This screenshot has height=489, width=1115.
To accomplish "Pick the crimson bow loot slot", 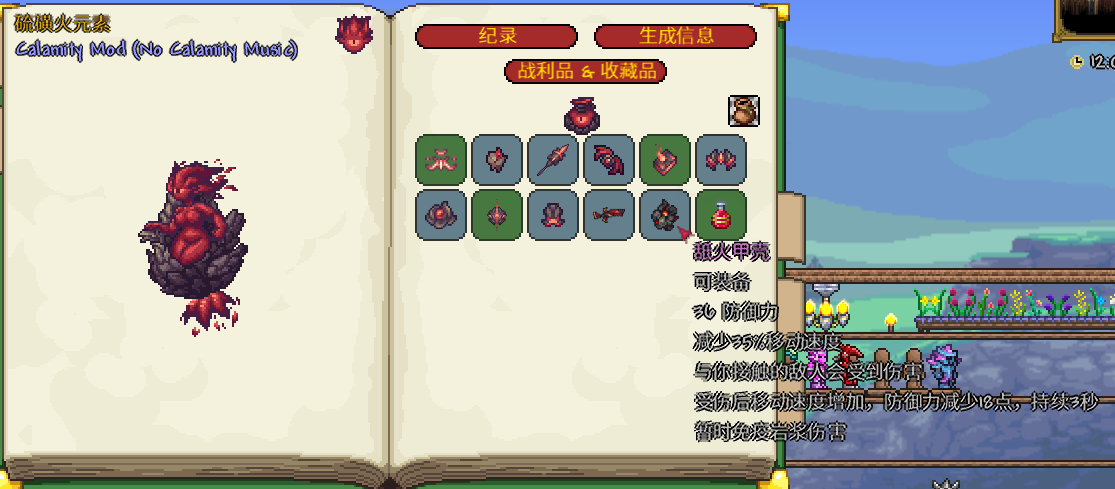I will (x=609, y=160).
